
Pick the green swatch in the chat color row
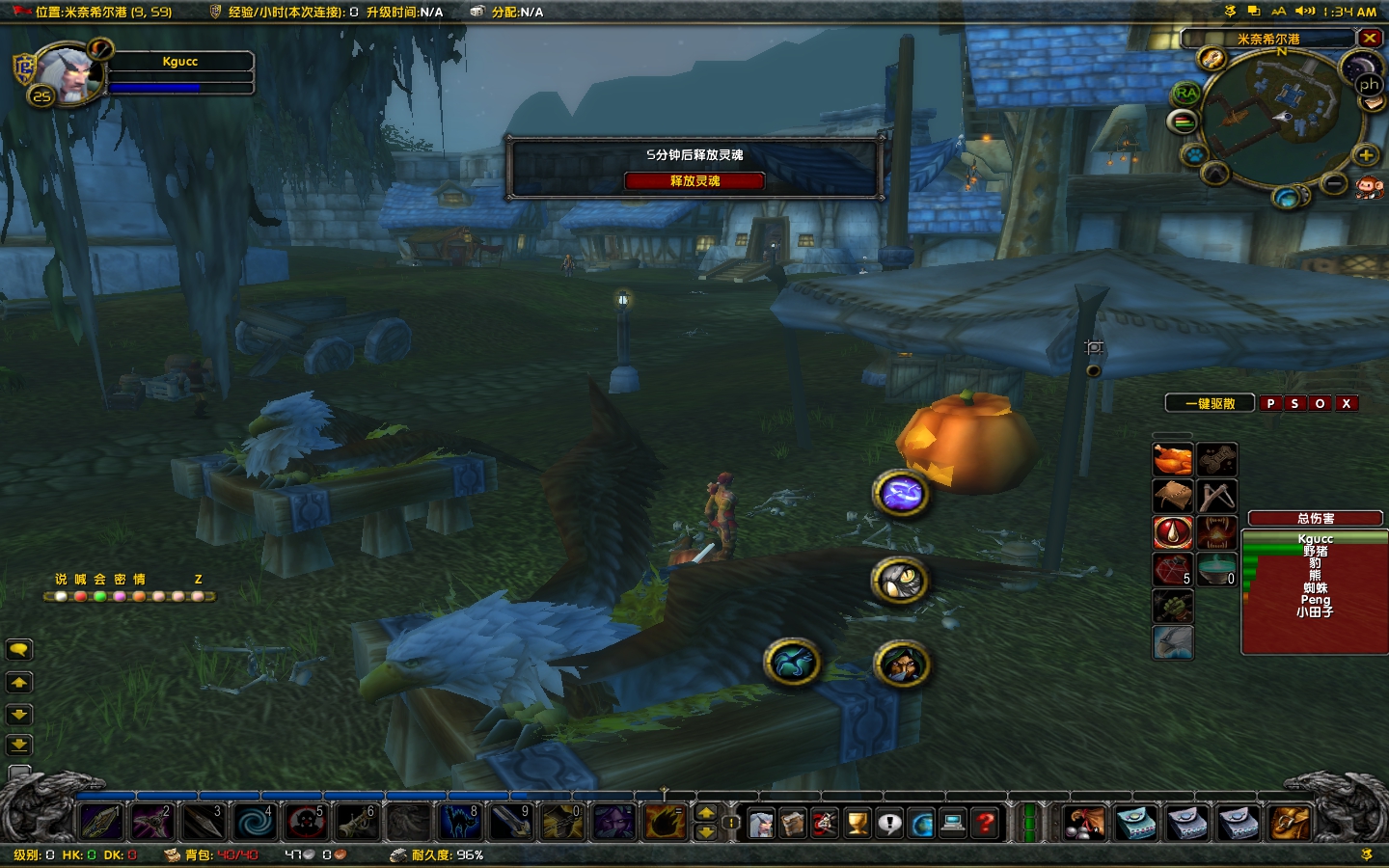tap(99, 596)
